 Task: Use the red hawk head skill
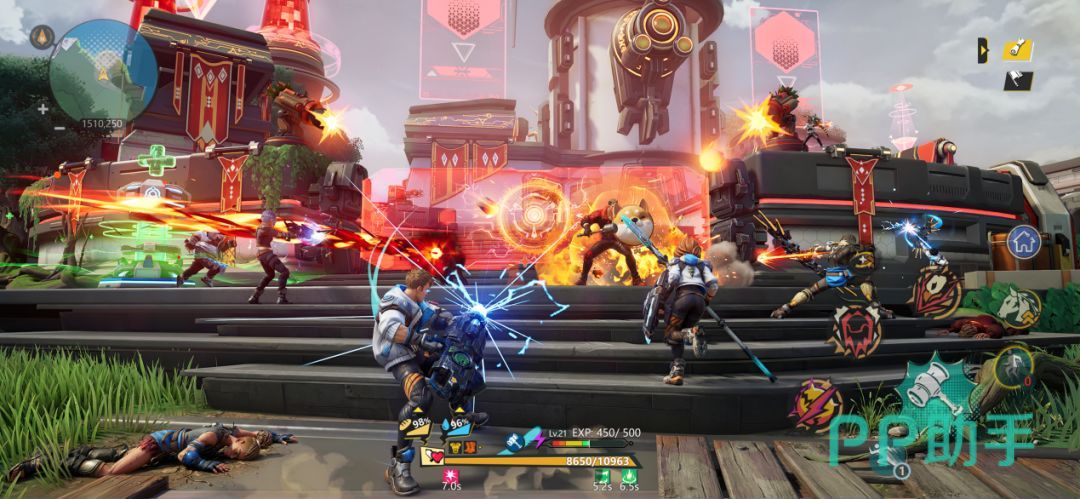point(937,292)
